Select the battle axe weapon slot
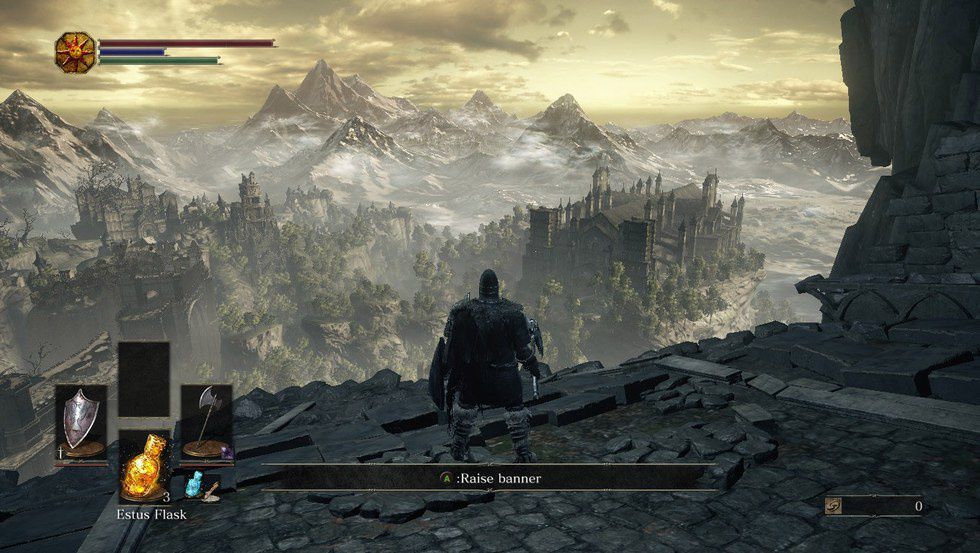The image size is (980, 553). click(x=207, y=424)
